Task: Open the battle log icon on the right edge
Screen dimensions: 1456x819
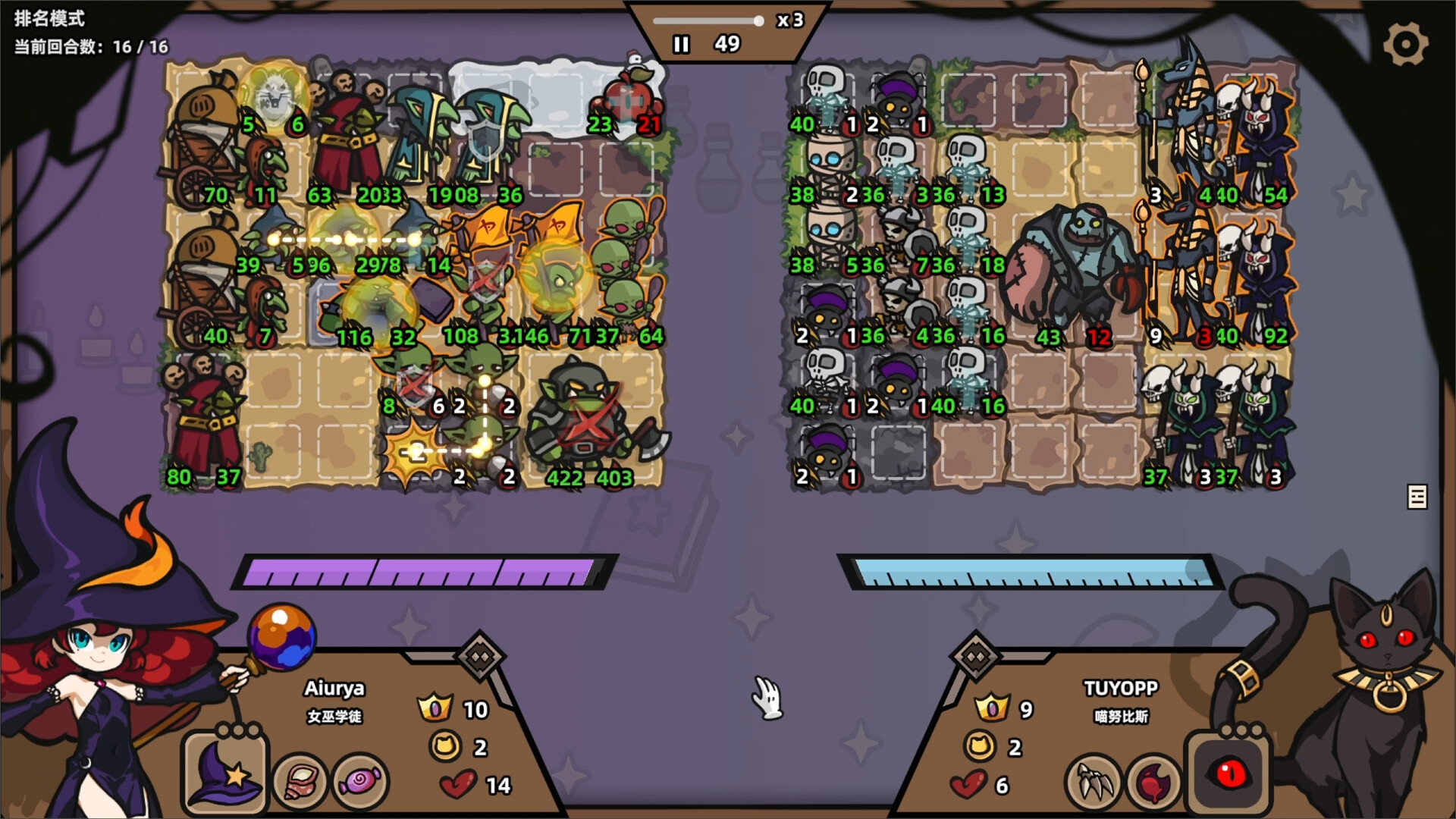Action: (1417, 496)
